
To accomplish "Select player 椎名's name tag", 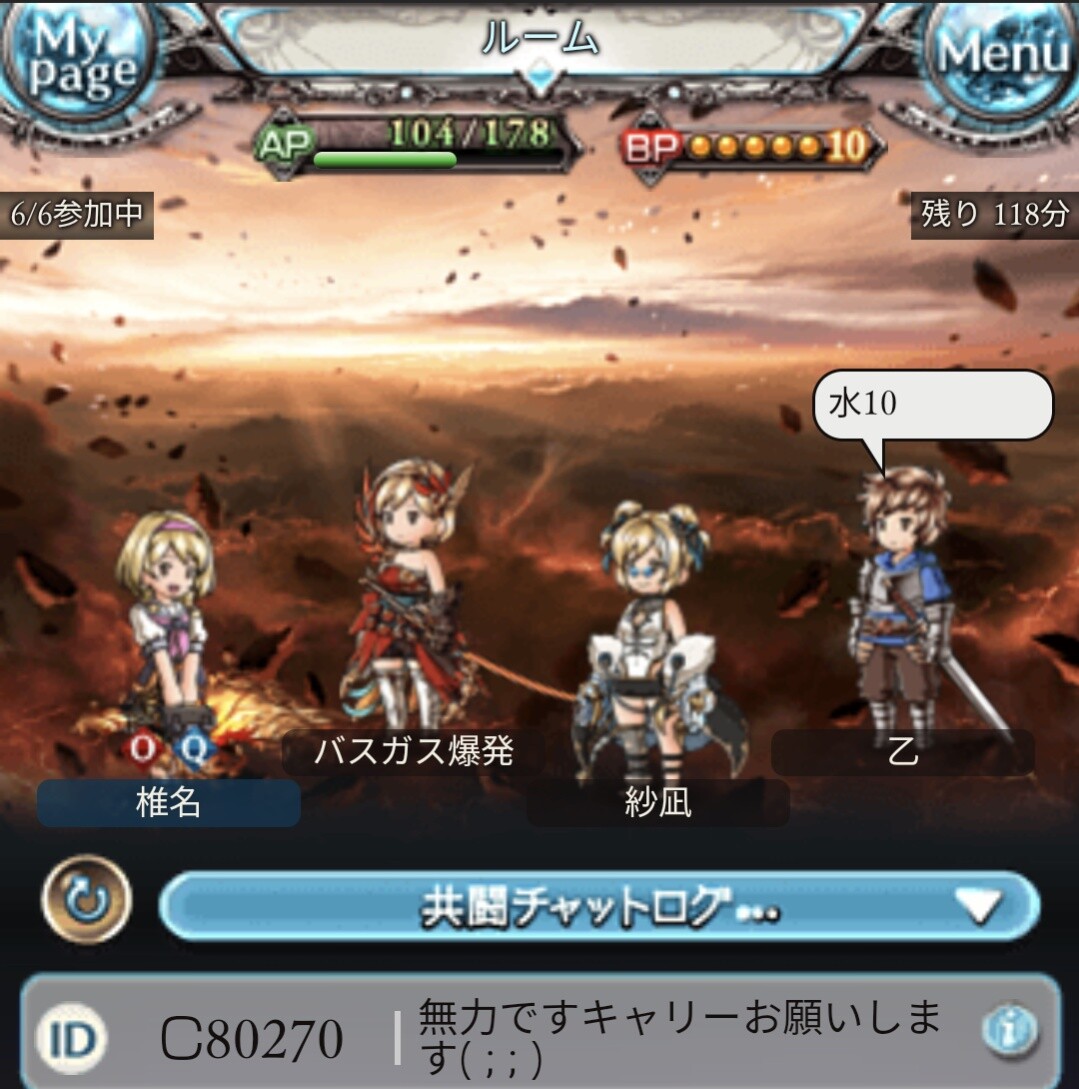I will (x=168, y=803).
